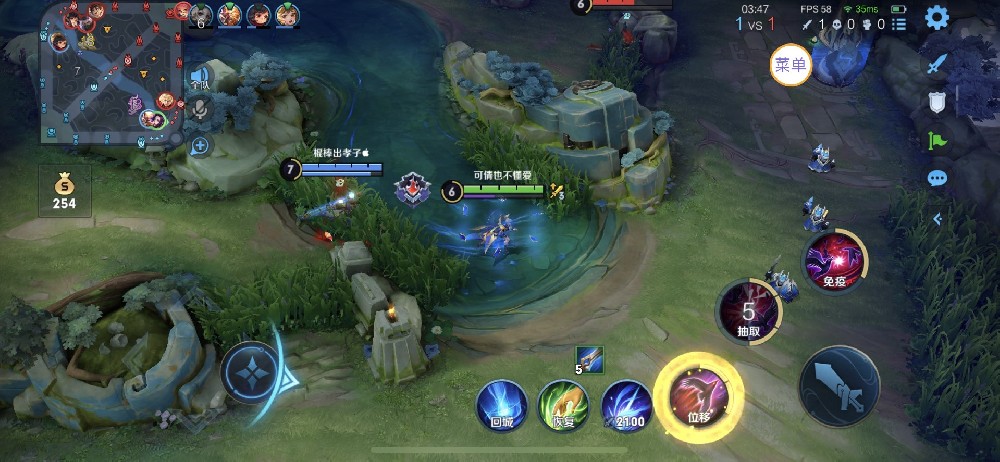Click the minimap

pyautogui.click(x=110, y=75)
